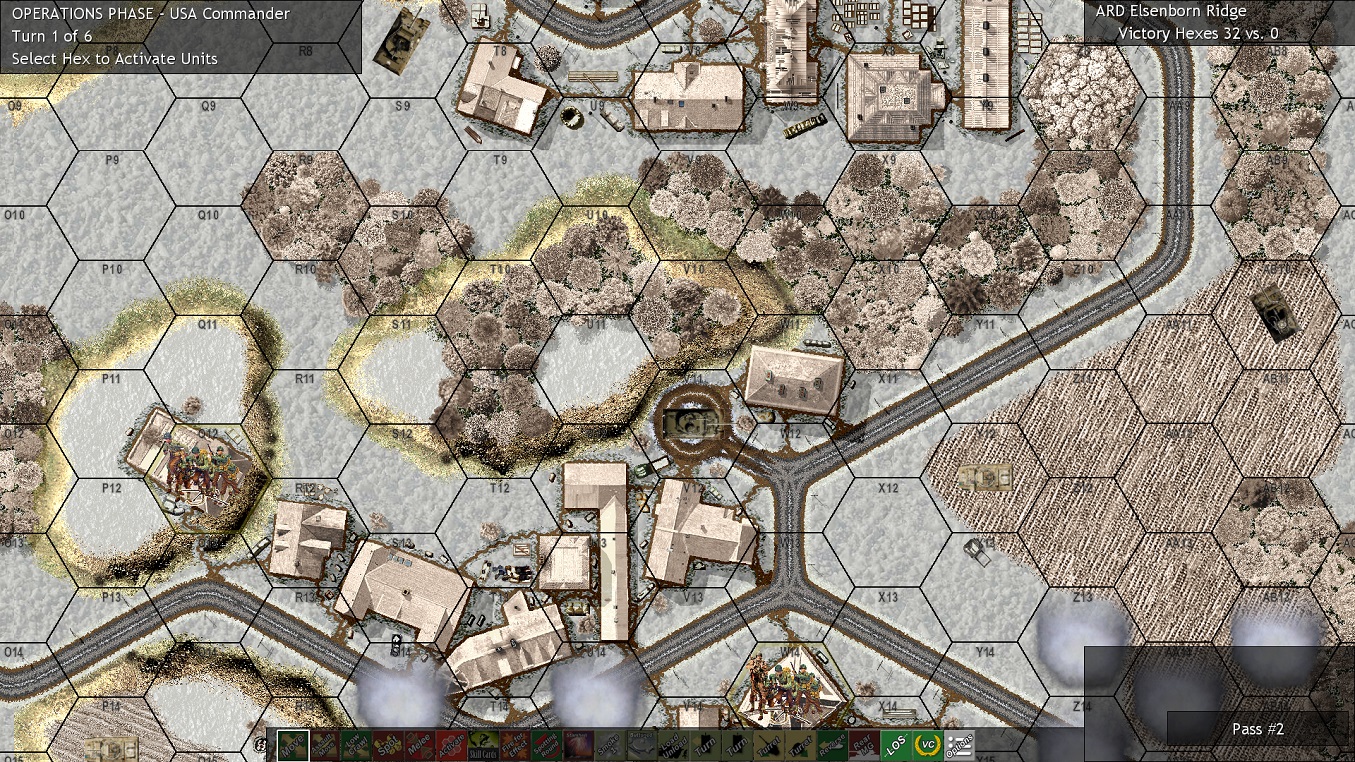The height and width of the screenshot is (762, 1355).
Task: Toggle the Buttoned status
Action: click(643, 745)
